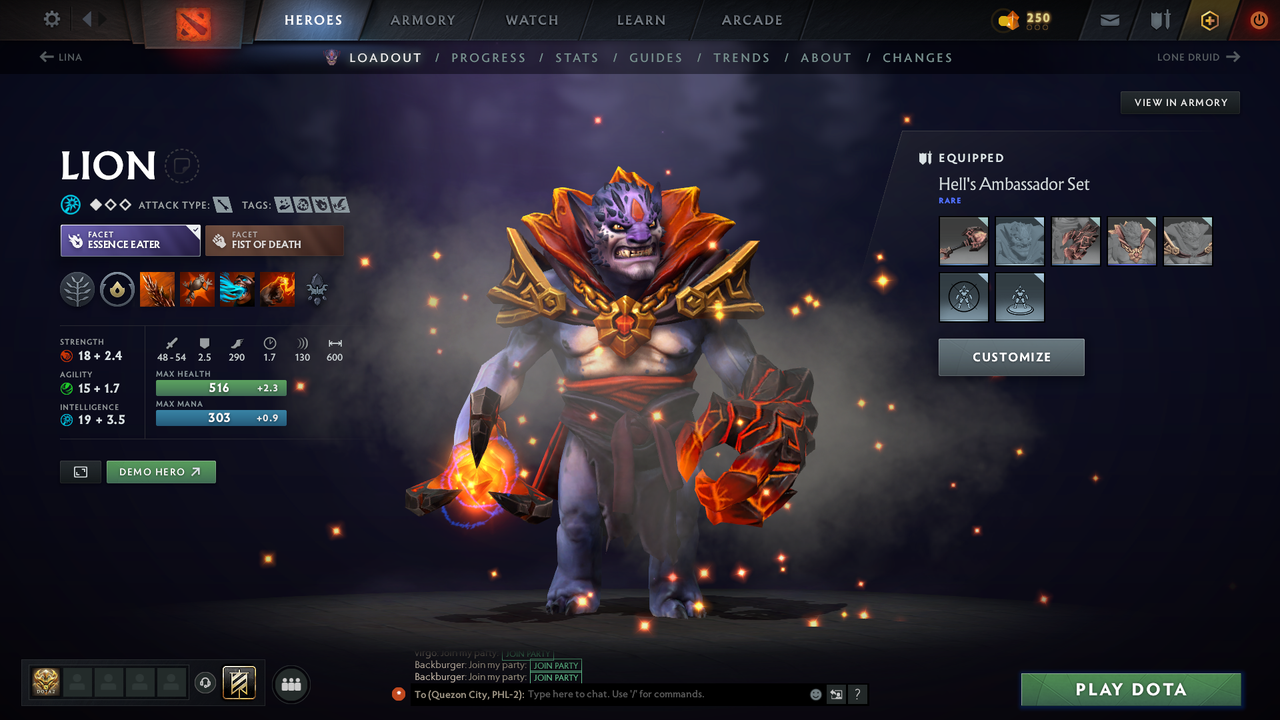The width and height of the screenshot is (1280, 720).
Task: Click the Dota Plus hexagon icon
Action: point(1209,20)
